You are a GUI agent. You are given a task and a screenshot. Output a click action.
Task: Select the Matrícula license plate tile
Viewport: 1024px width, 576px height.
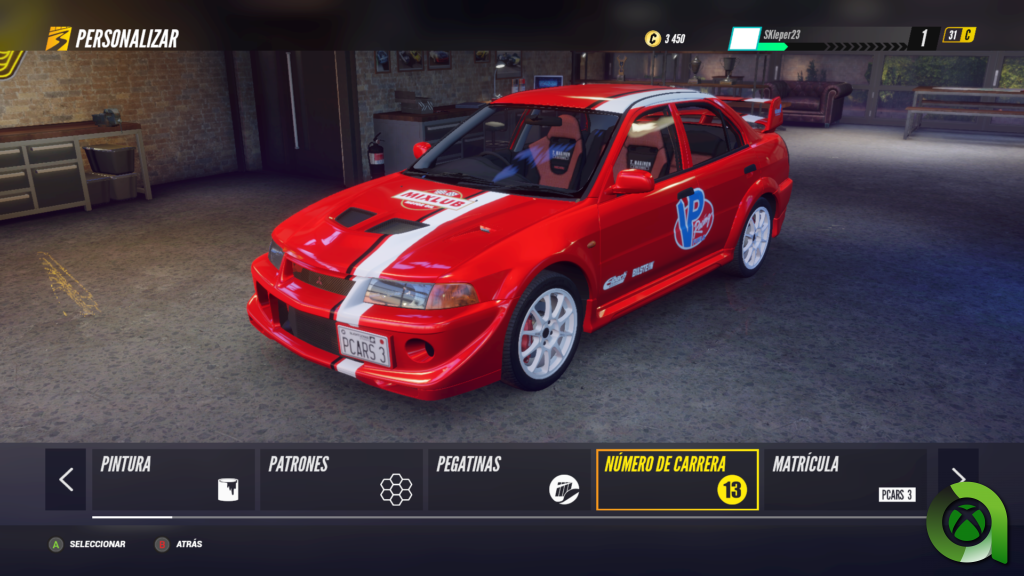pos(845,479)
